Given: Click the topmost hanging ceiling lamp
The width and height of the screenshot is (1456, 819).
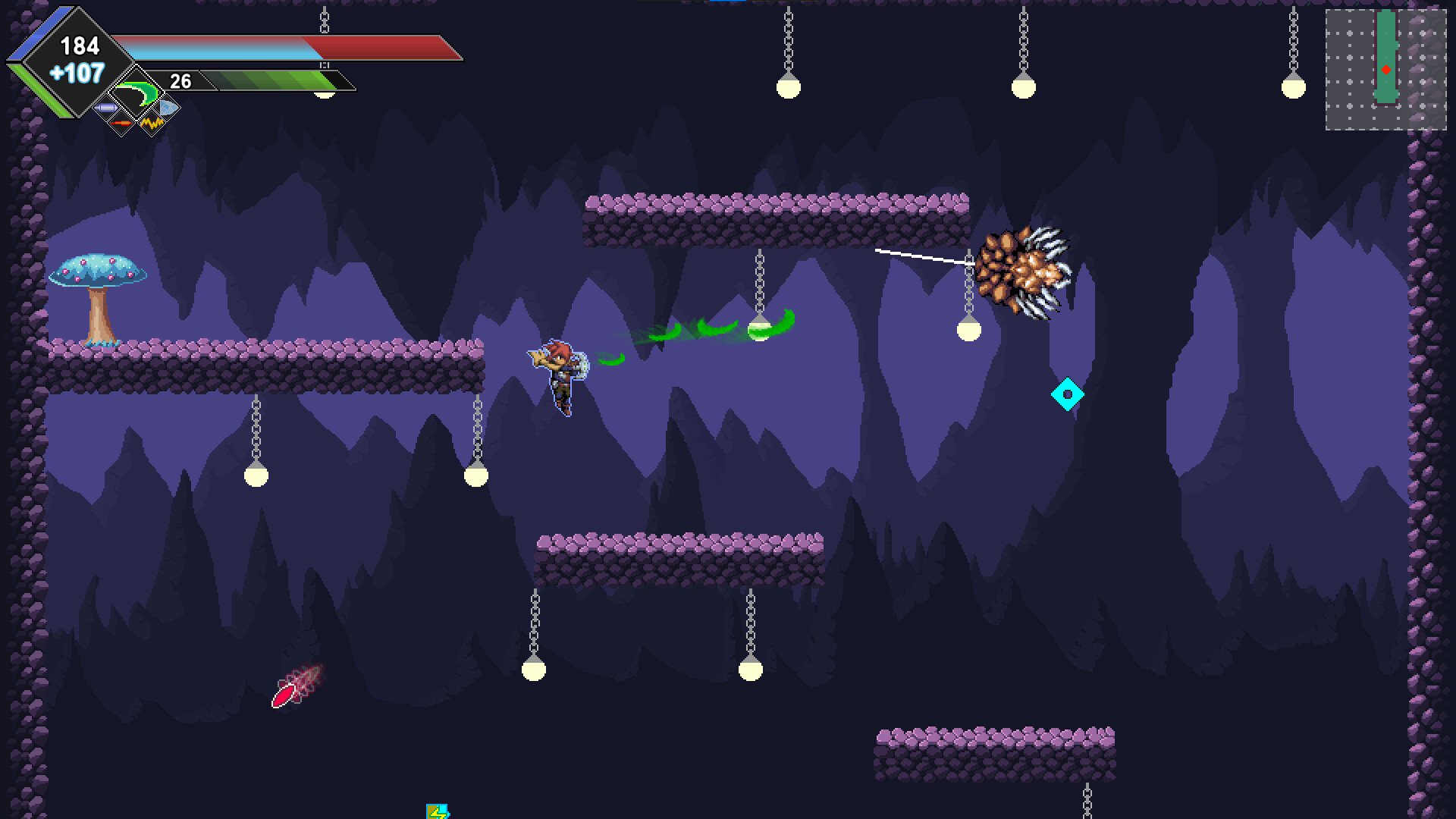Looking at the screenshot, I should click(x=789, y=89).
